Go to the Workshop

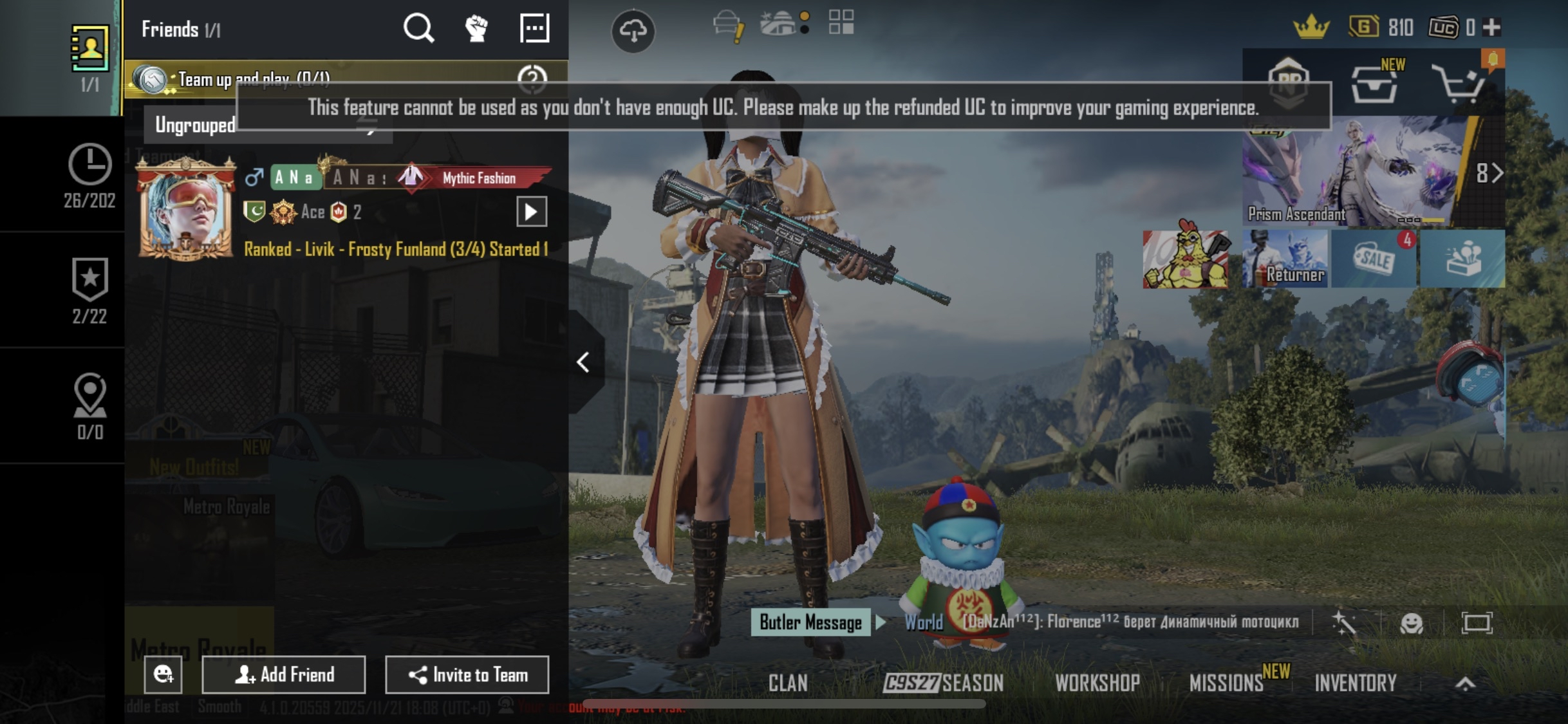(1097, 683)
